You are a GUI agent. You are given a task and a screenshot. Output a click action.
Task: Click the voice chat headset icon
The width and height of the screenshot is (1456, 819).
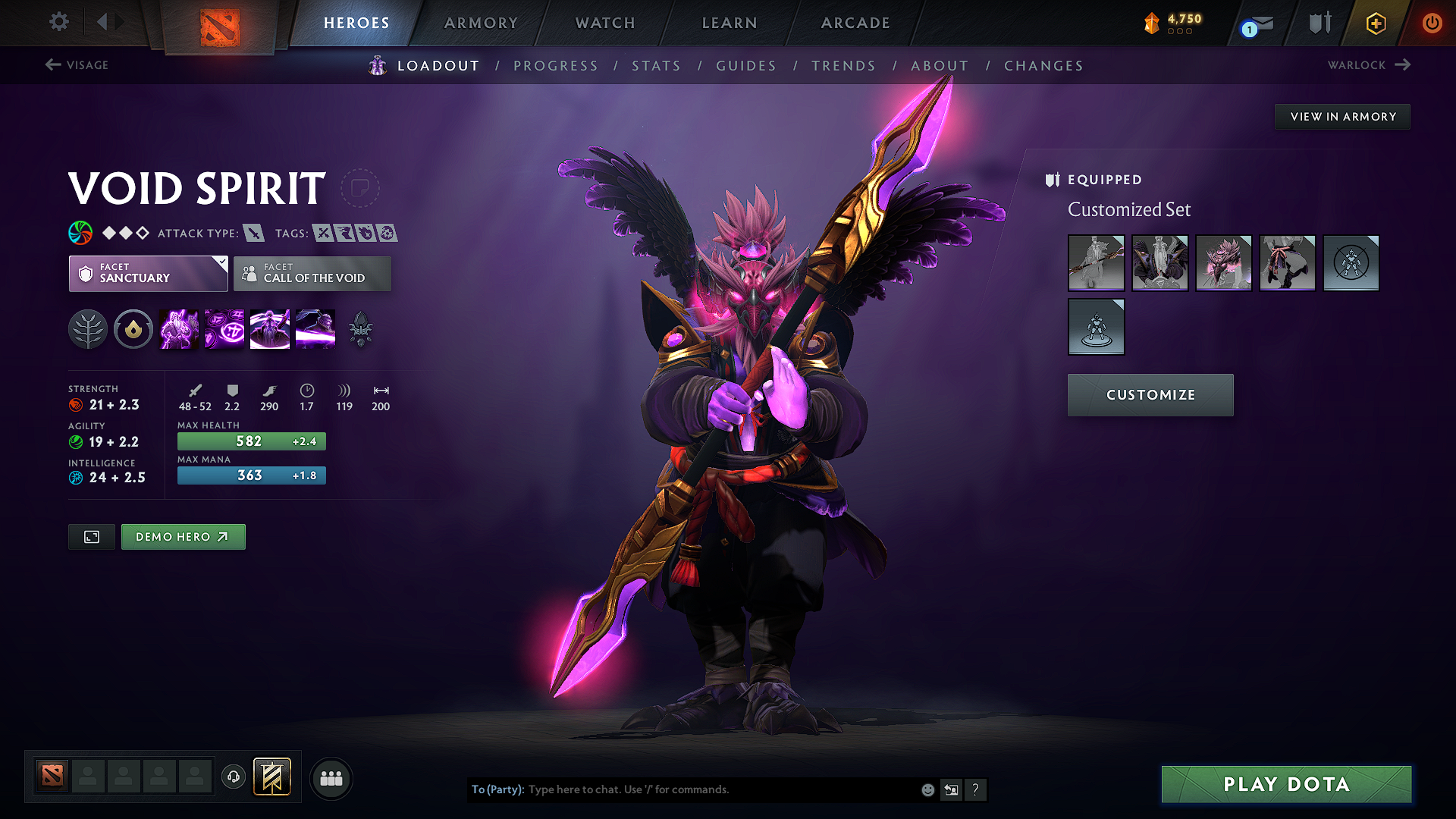click(233, 777)
